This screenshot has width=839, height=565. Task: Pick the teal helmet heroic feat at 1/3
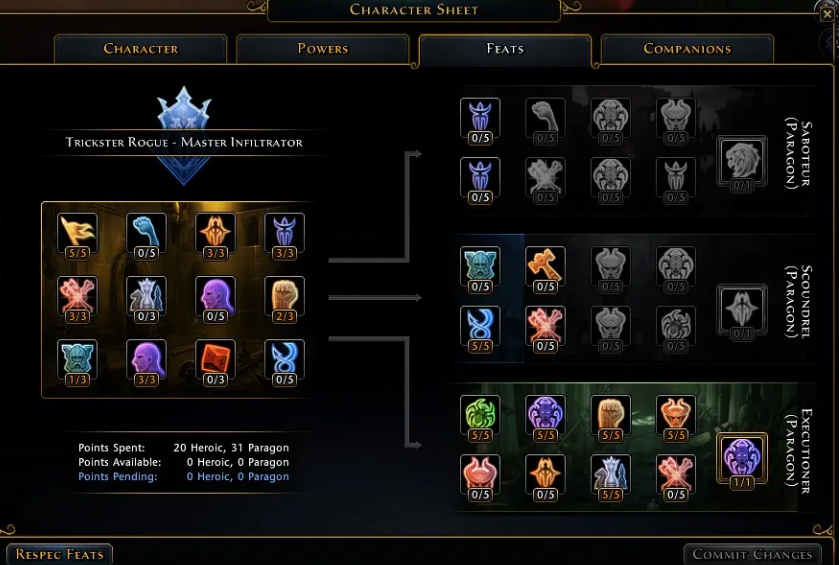[x=77, y=359]
